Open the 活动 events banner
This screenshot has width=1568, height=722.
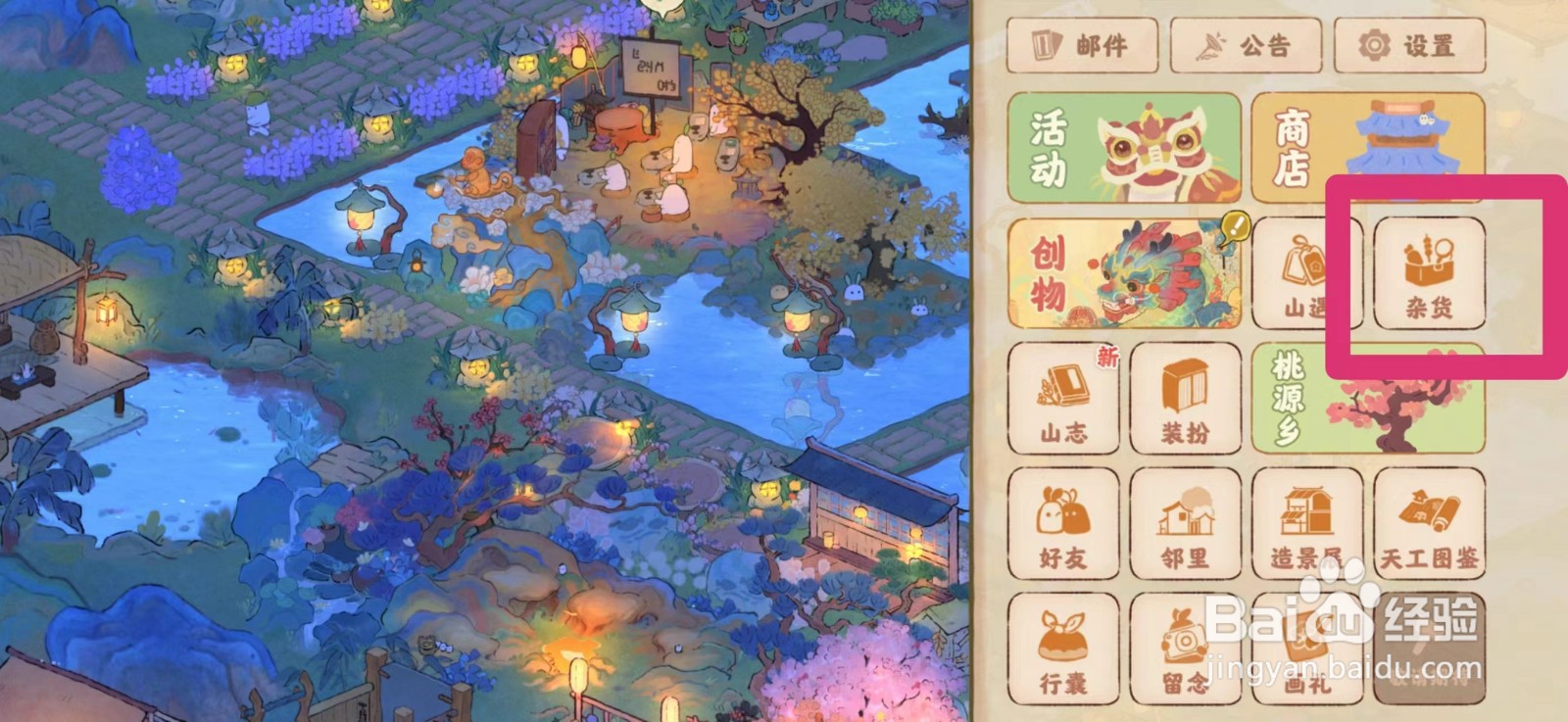point(1125,149)
